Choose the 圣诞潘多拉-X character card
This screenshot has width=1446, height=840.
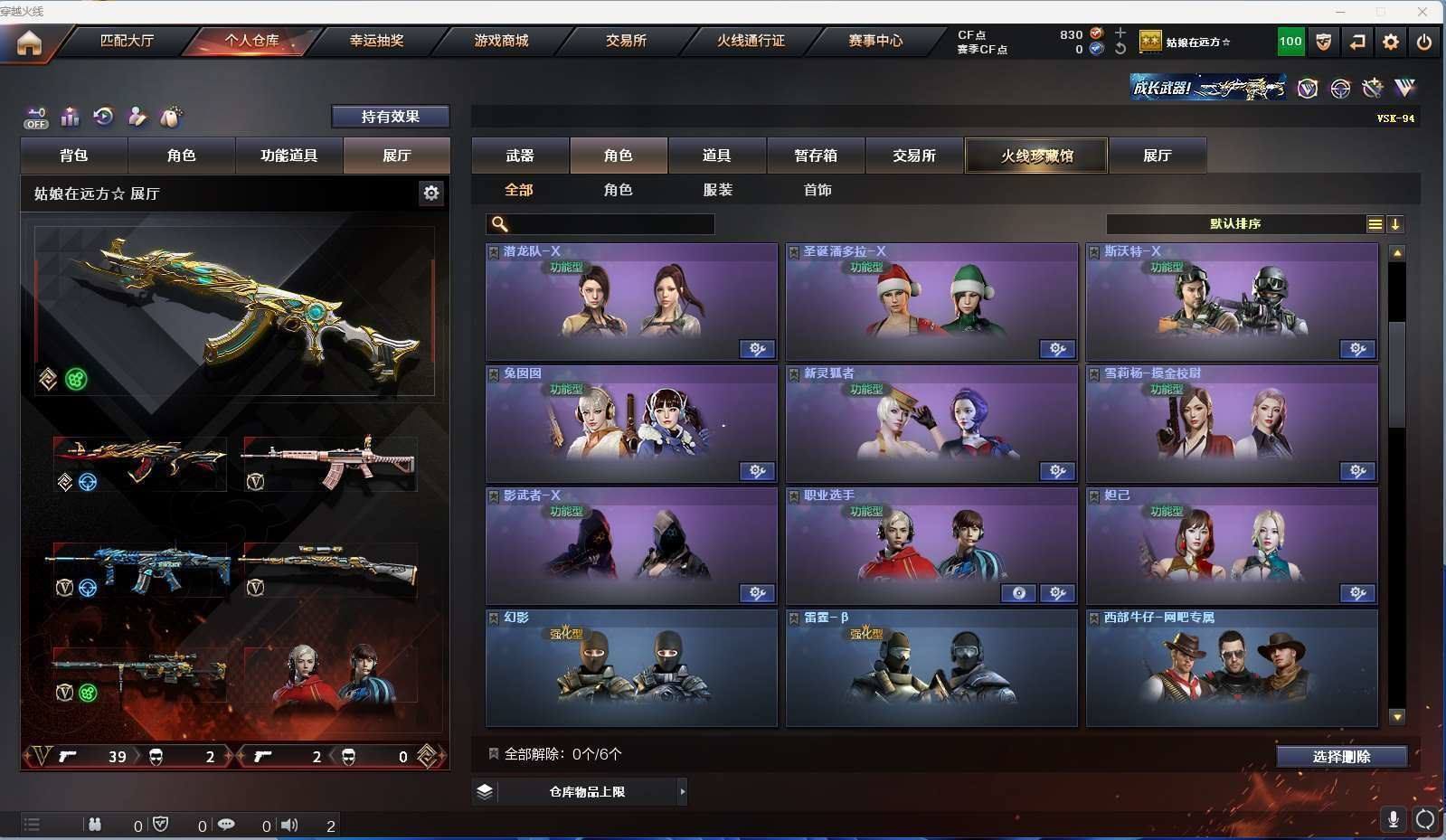931,302
